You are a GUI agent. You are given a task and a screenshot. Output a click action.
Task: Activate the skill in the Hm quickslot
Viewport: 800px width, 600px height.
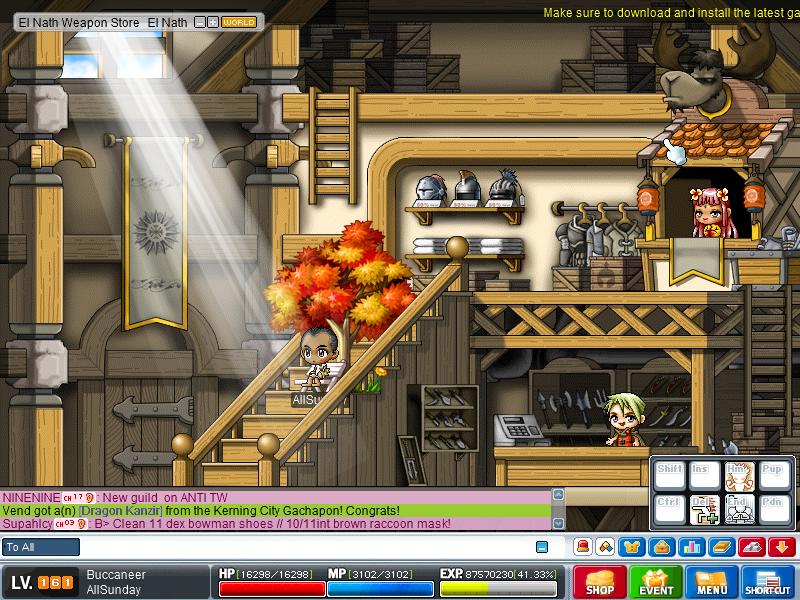click(738, 473)
